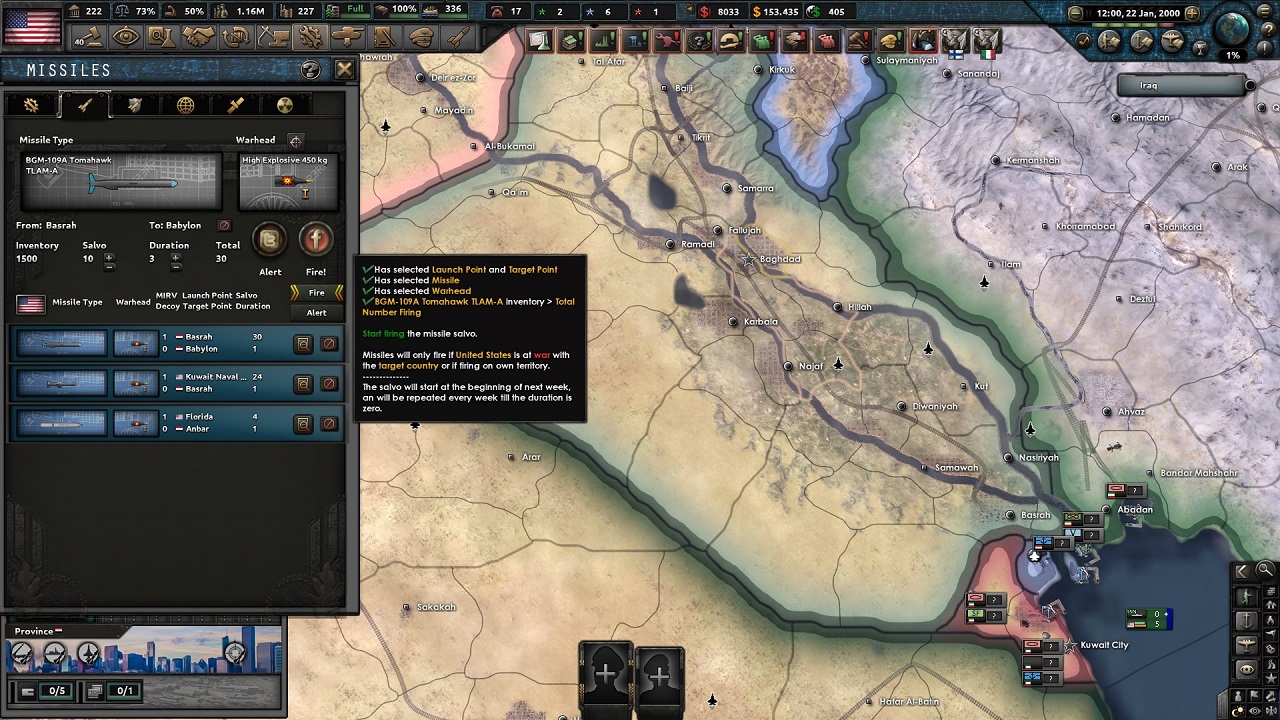Decrease the Duration with the minus stepper
The image size is (1280, 720).
[x=175, y=269]
